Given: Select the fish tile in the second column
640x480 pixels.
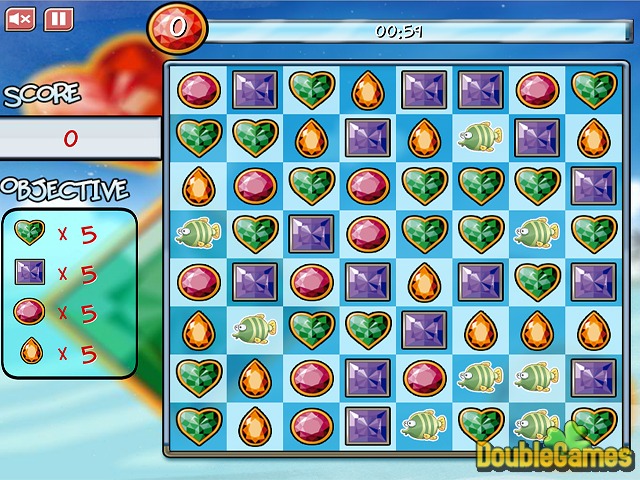Looking at the screenshot, I should click(255, 327).
